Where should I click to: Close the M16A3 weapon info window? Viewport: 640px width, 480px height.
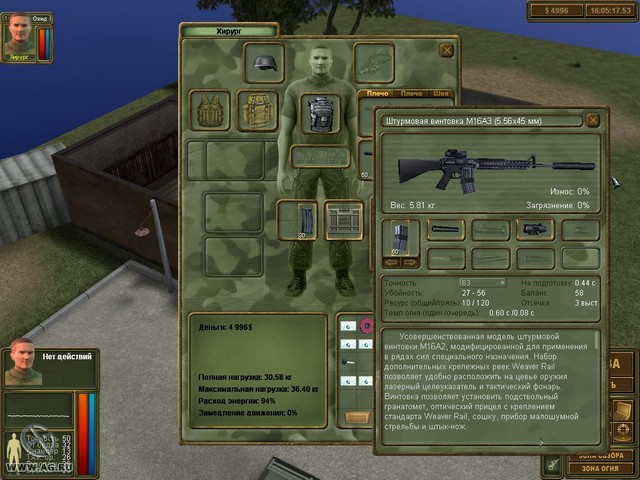[x=593, y=120]
